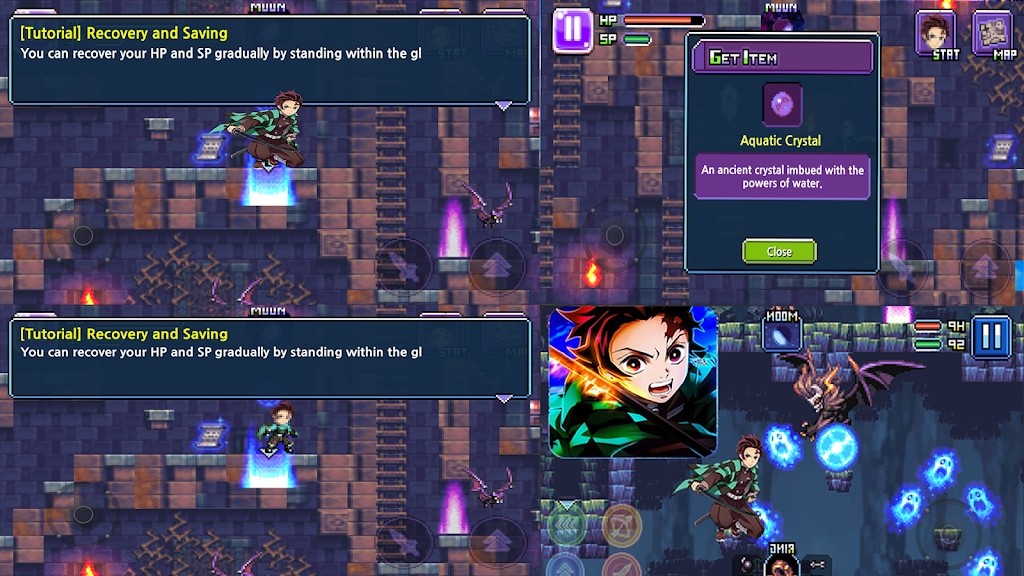Image resolution: width=1024 pixels, height=576 pixels.
Task: Open the MAP scroll icon
Action: pyautogui.click(x=993, y=34)
